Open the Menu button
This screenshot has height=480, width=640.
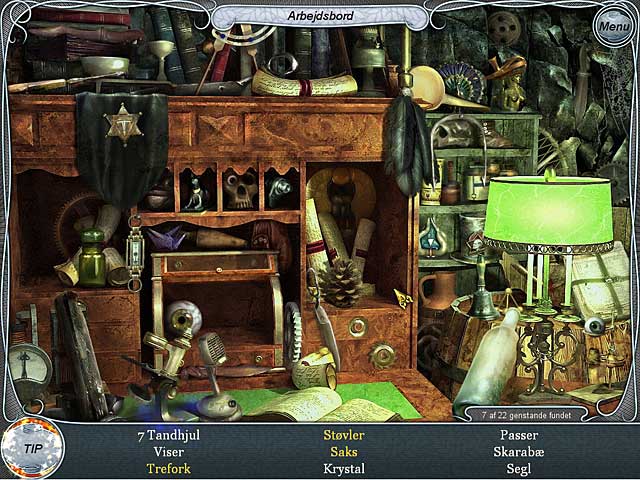tap(612, 26)
